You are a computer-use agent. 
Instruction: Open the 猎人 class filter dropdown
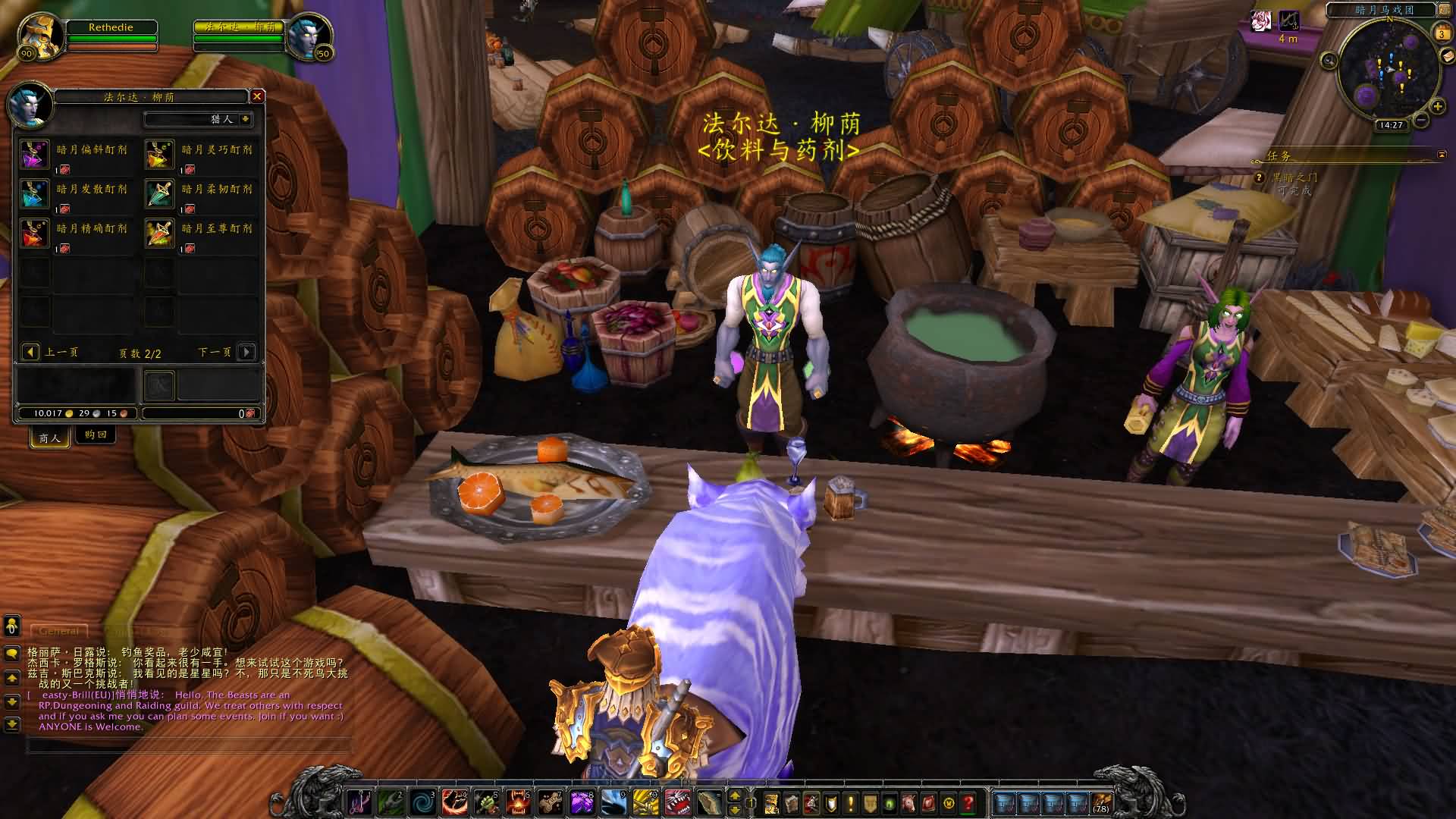point(245,119)
